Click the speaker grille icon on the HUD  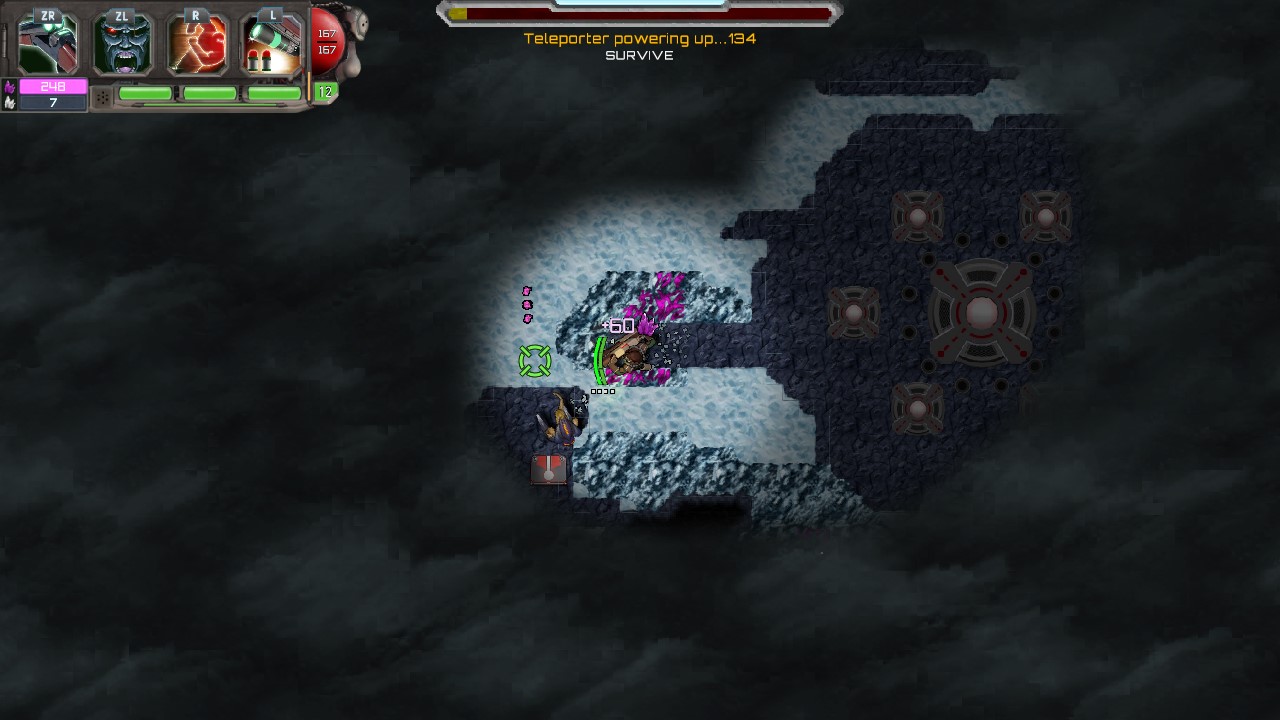(104, 95)
